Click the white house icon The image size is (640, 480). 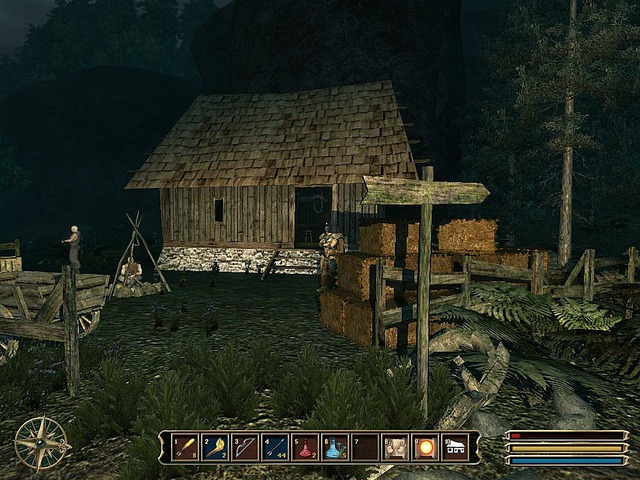point(455,447)
